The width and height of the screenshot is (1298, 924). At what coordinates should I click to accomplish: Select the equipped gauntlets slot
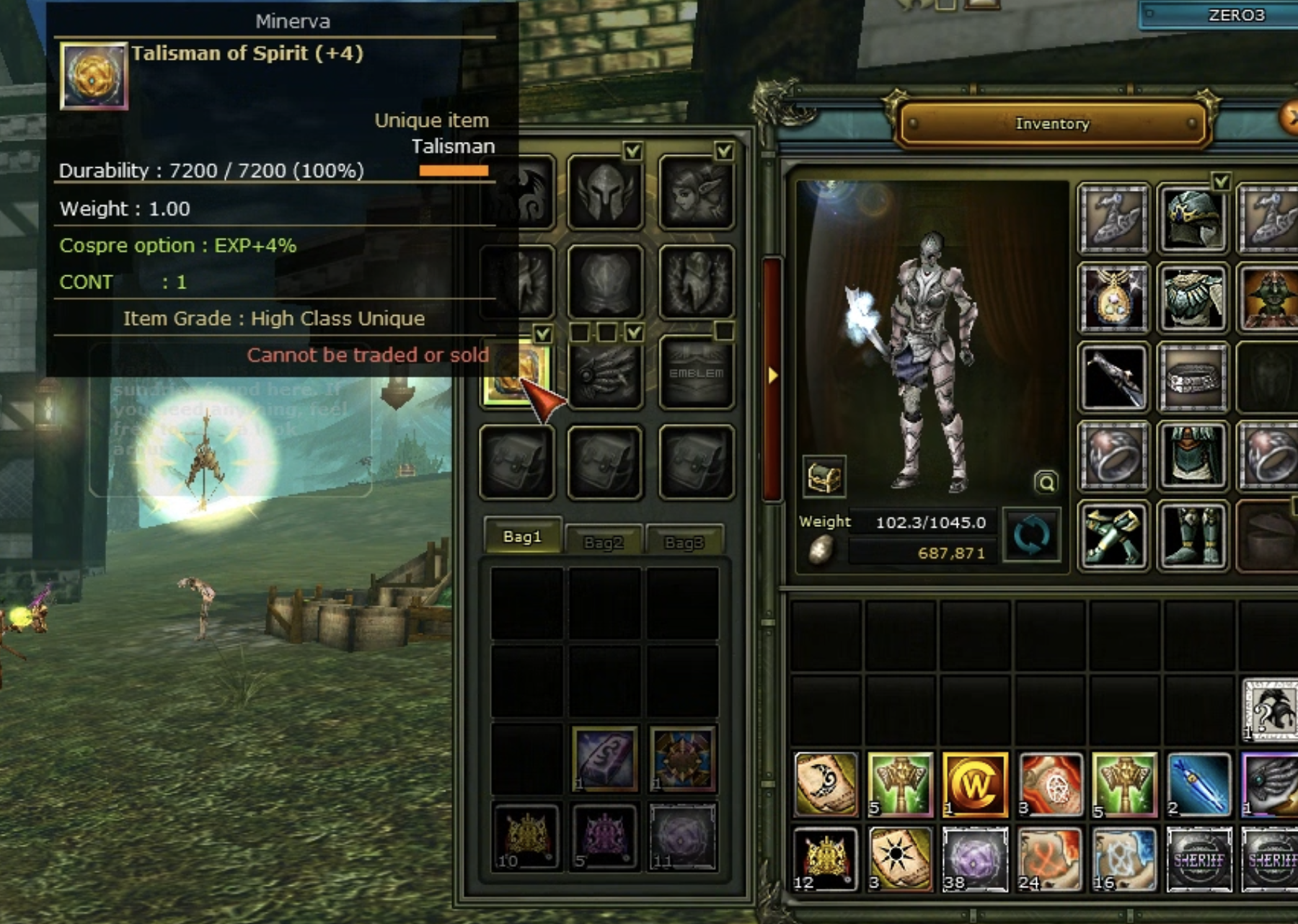click(x=1113, y=537)
